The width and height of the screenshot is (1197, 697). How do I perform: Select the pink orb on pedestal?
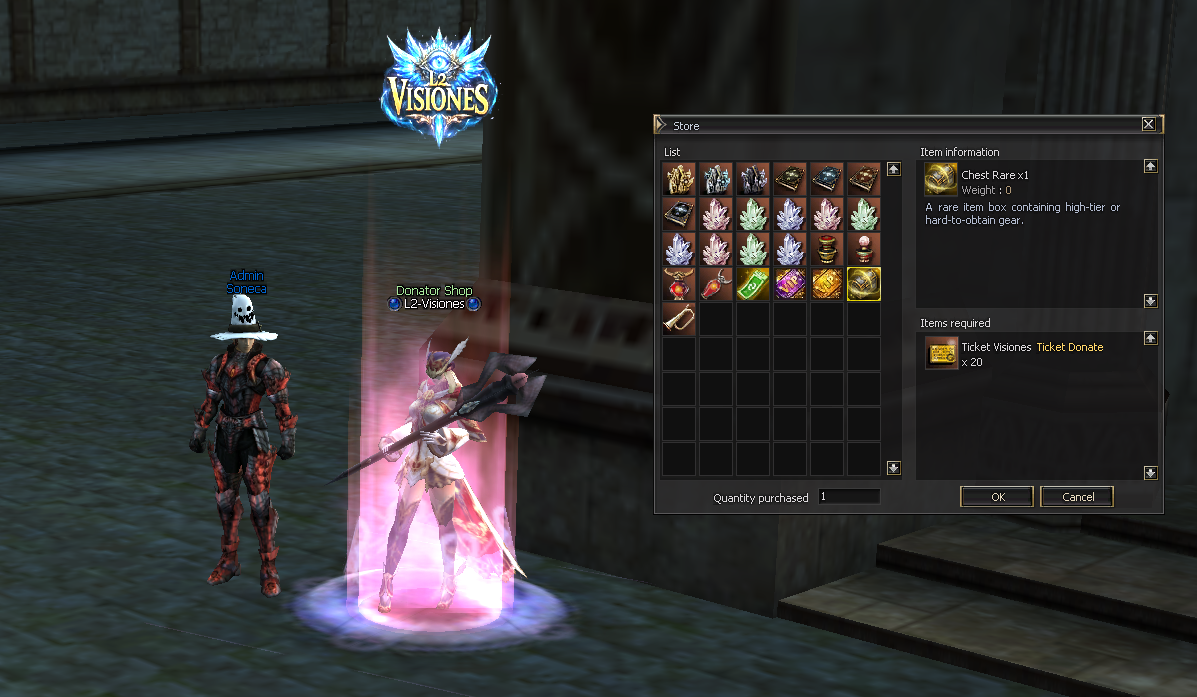[864, 249]
